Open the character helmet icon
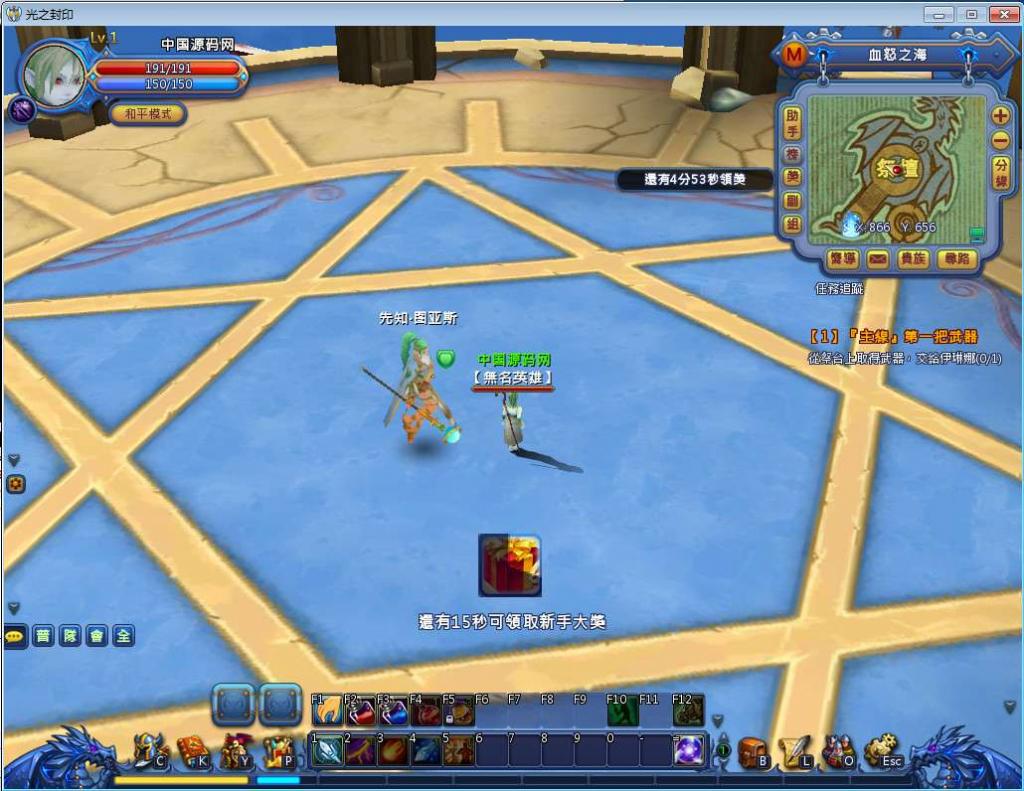The height and width of the screenshot is (791, 1024). (x=149, y=751)
